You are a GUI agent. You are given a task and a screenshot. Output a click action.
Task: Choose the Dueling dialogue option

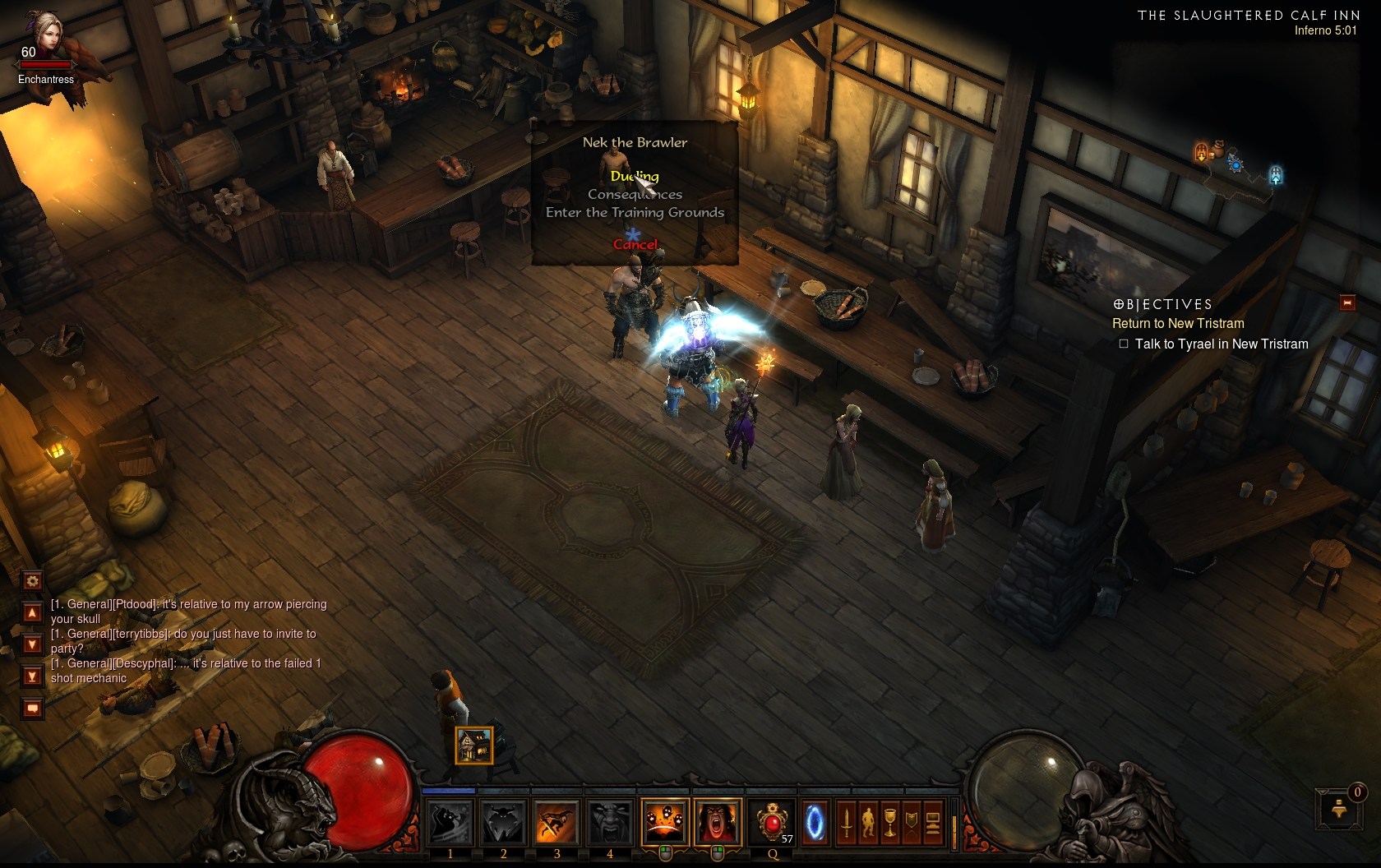click(x=635, y=176)
